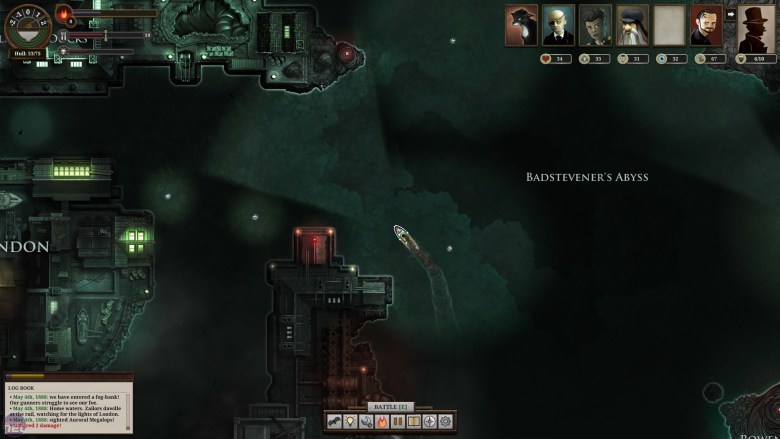This screenshot has width=780, height=439.
Task: Select the wrench repair icon
Action: tap(366, 422)
